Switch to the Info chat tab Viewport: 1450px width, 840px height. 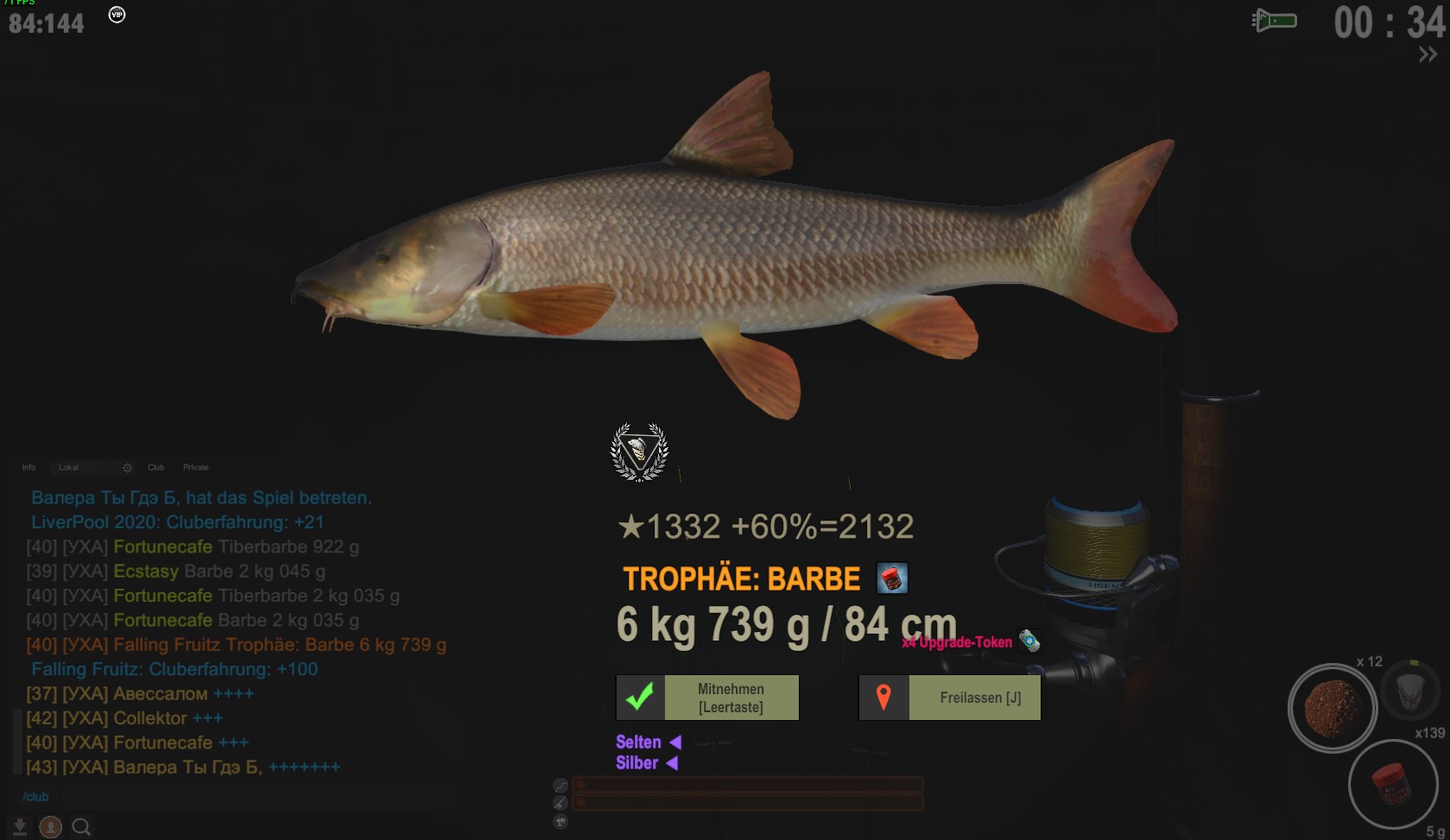[x=28, y=467]
